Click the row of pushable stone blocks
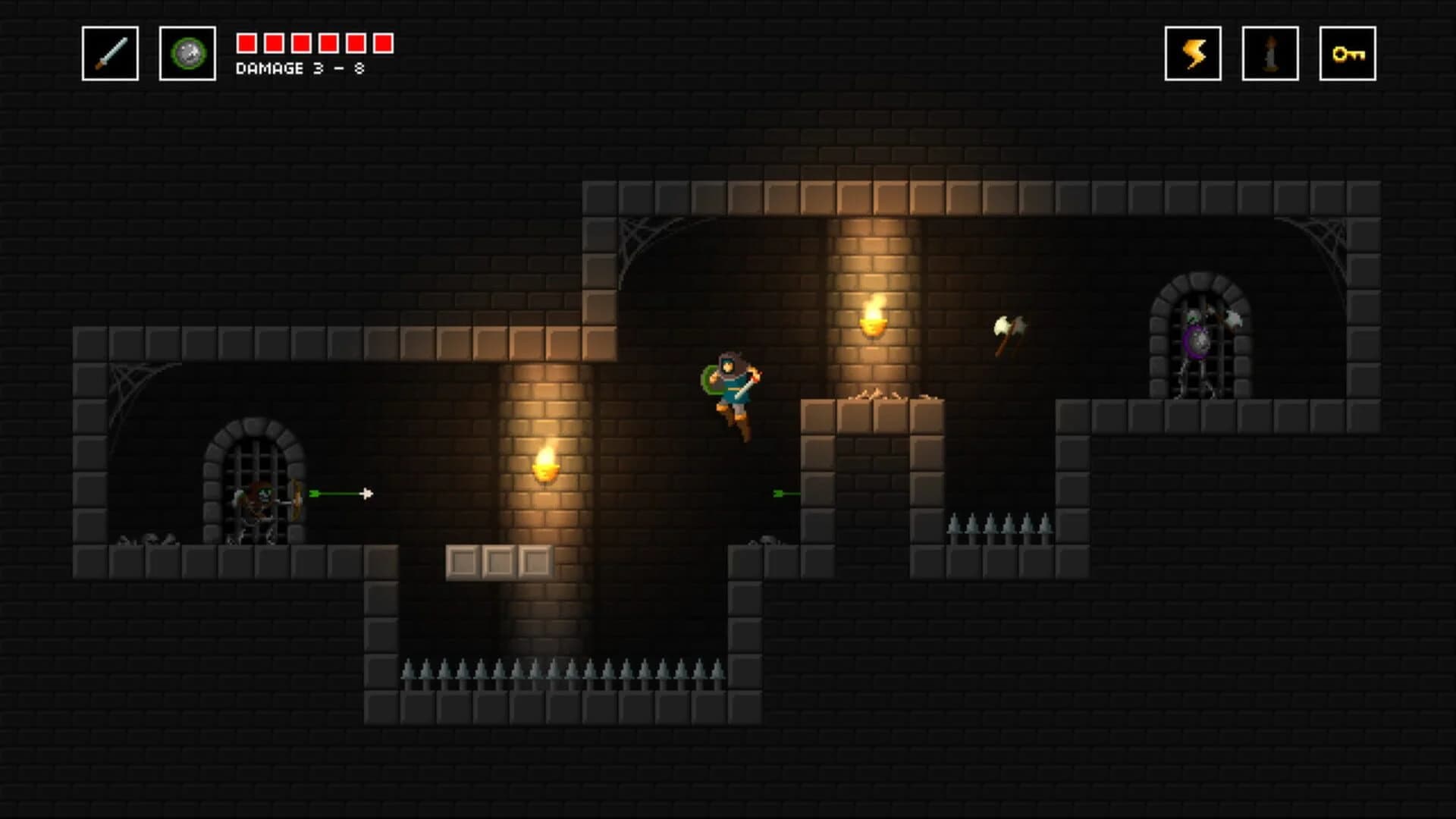This screenshot has width=1456, height=819. coord(500,560)
